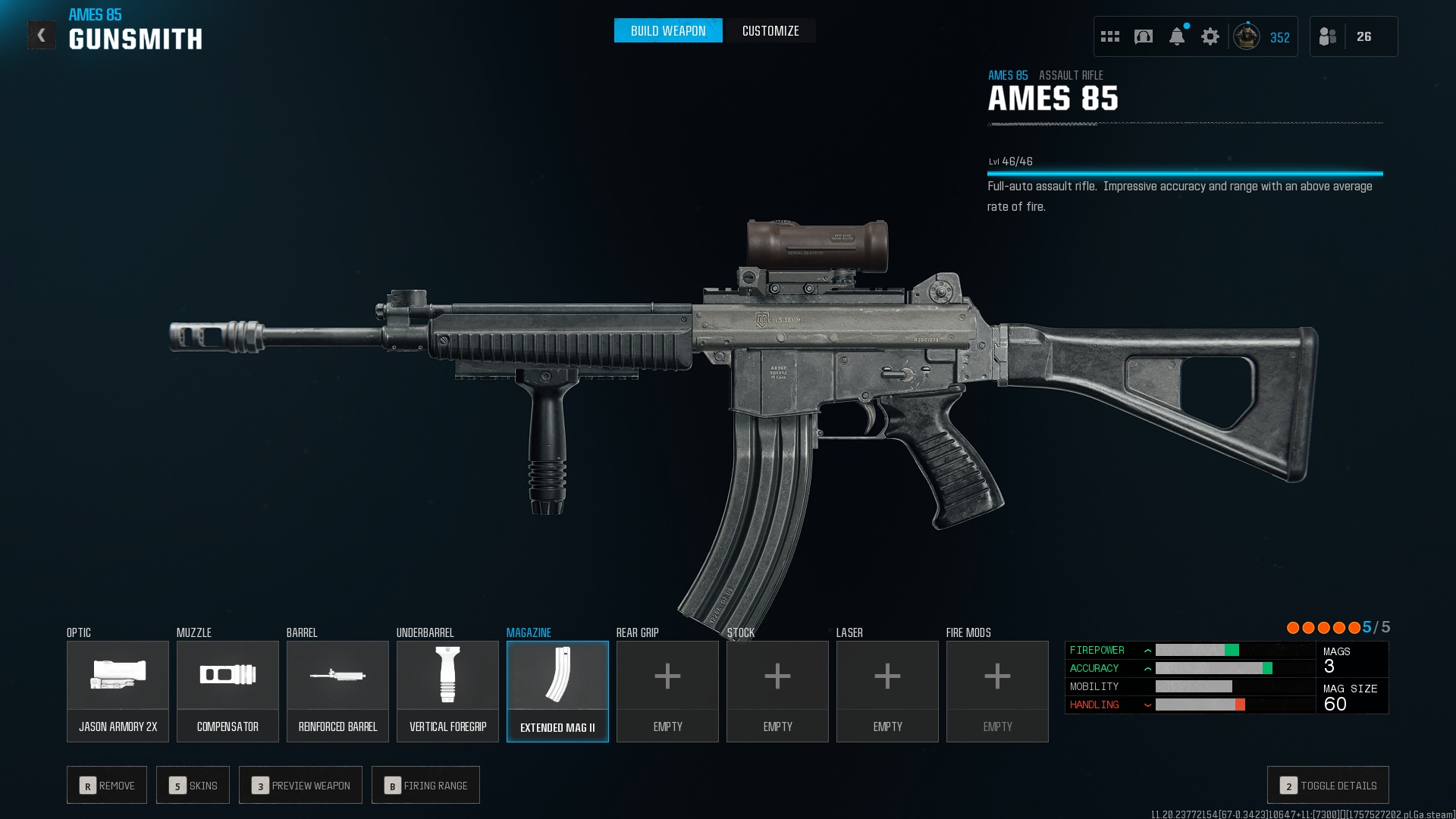Viewport: 1456px width, 819px height.
Task: Open the Customize tab
Action: pyautogui.click(x=770, y=31)
